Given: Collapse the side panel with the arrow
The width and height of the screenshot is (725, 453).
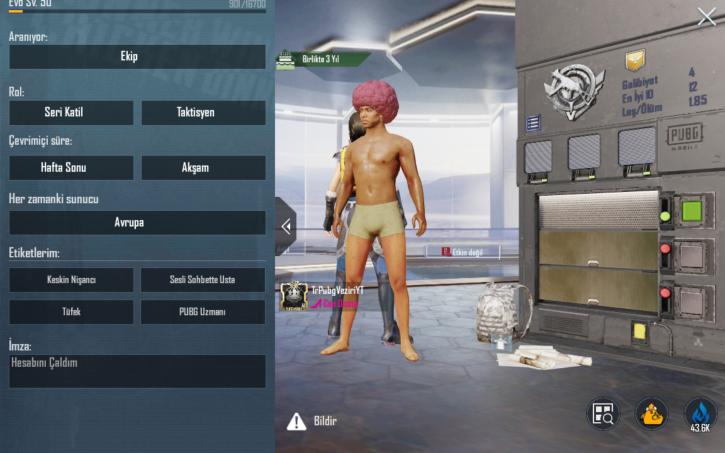Looking at the screenshot, I should tap(286, 226).
